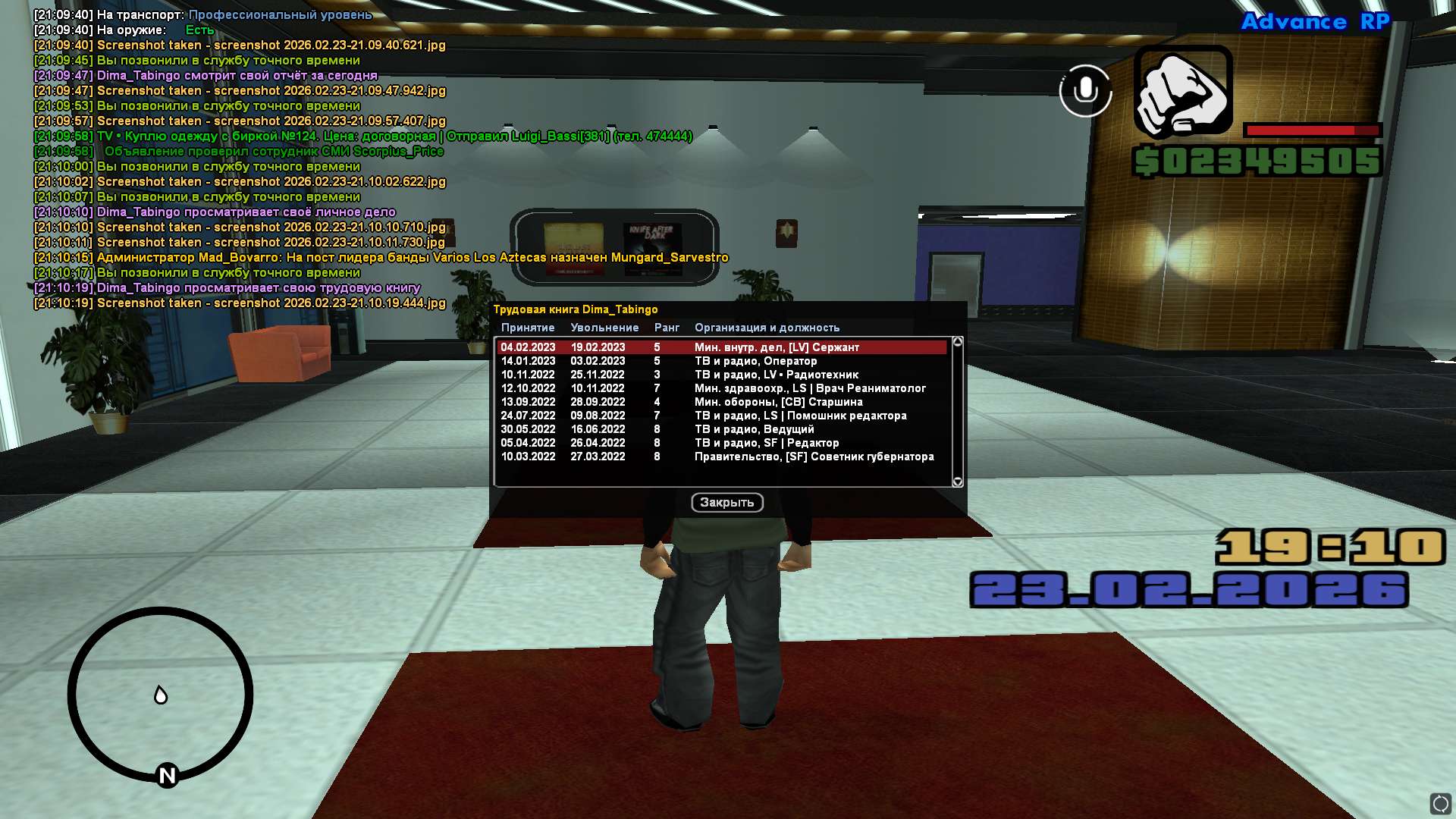Select the Помощник редактора row
The height and width of the screenshot is (819, 1456).
[720, 416]
